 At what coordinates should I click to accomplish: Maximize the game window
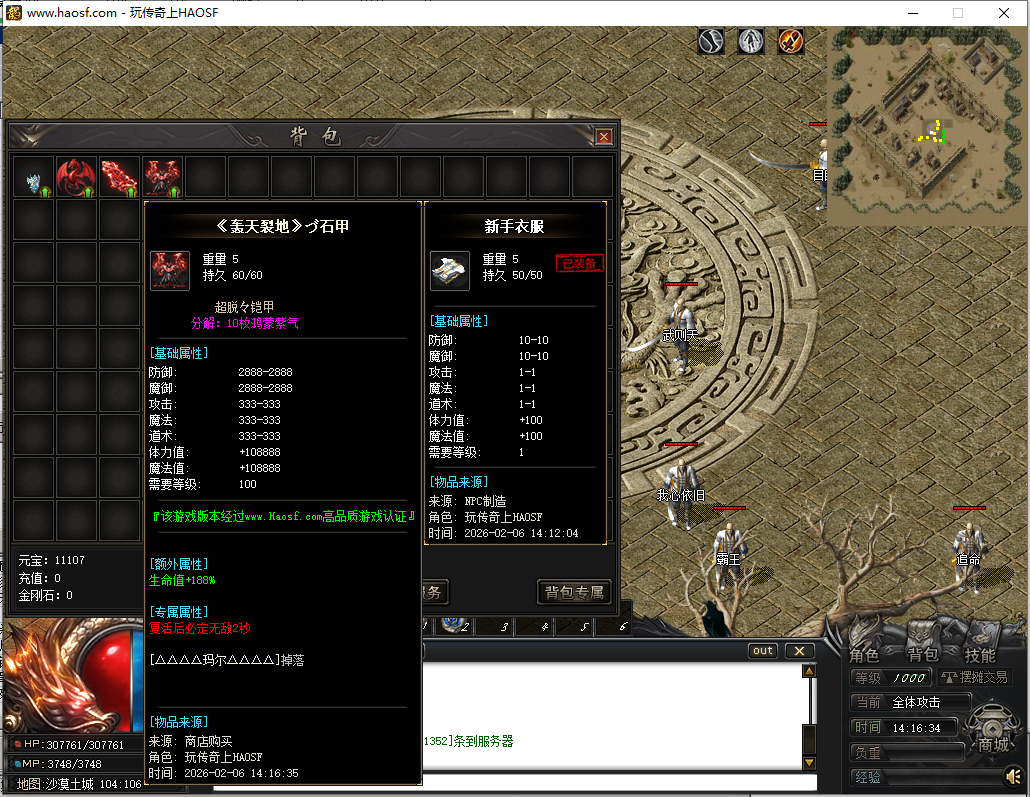coord(958,13)
